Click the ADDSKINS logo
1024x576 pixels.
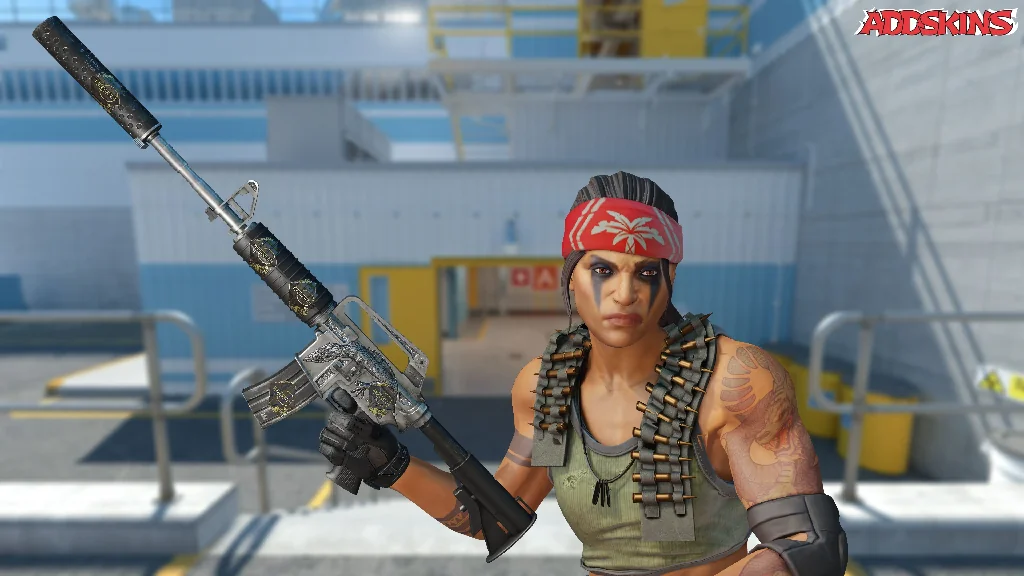[936, 23]
